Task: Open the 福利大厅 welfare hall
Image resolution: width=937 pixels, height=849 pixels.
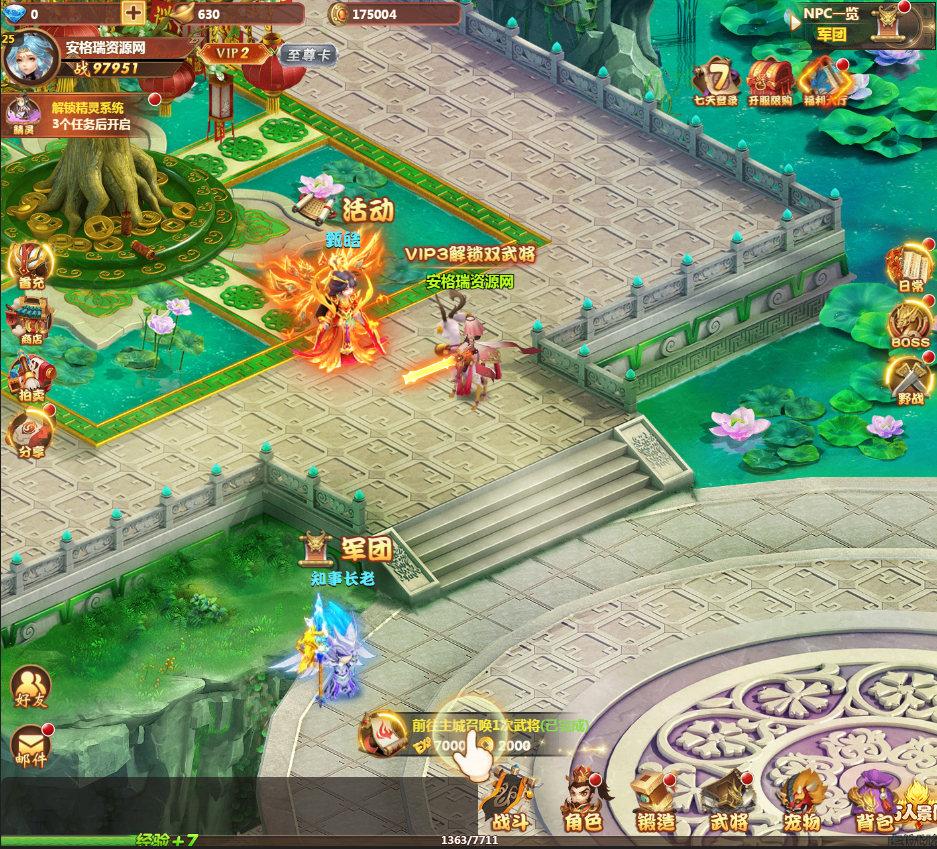Action: [824, 80]
